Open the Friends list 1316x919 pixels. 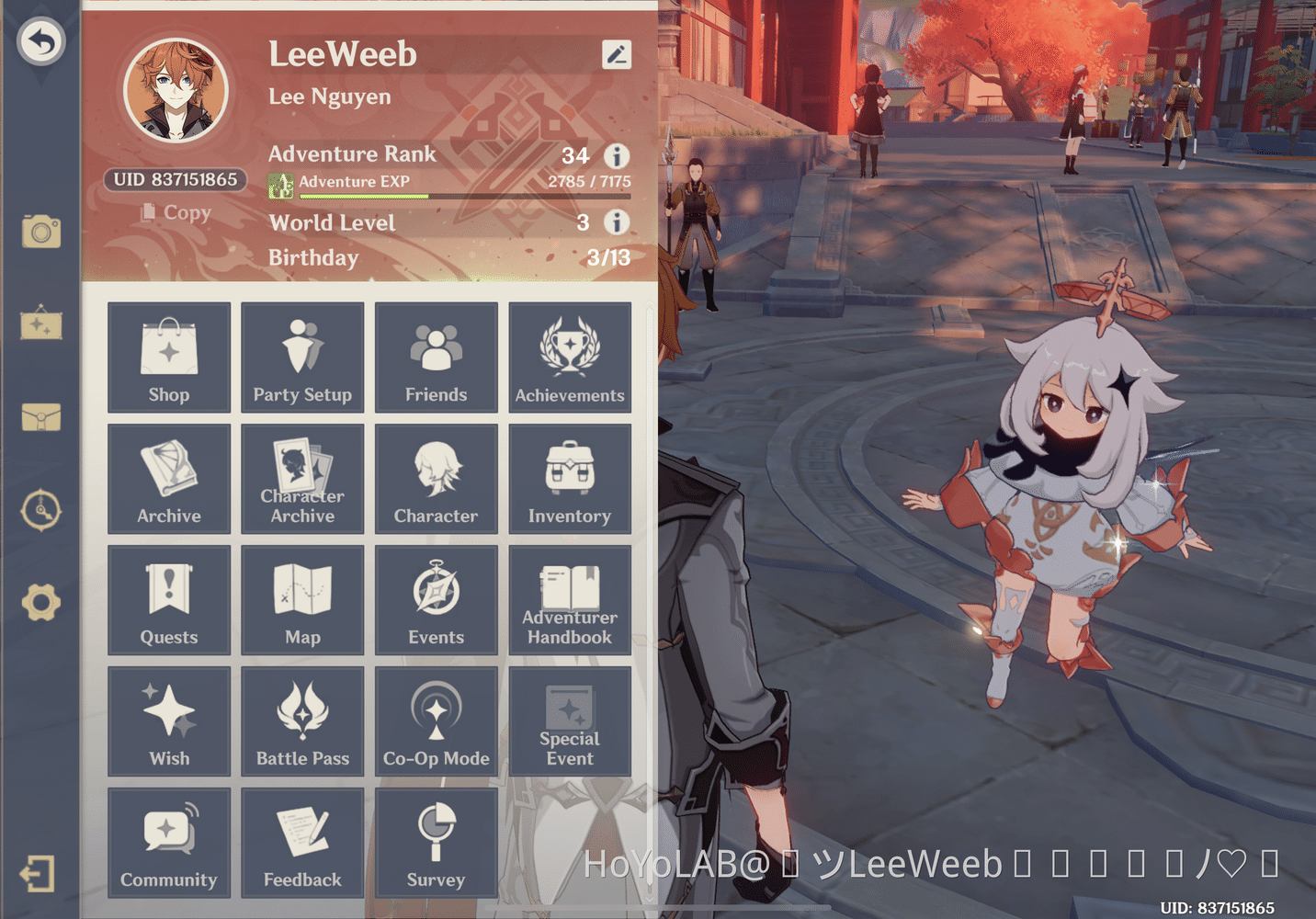coord(437,357)
